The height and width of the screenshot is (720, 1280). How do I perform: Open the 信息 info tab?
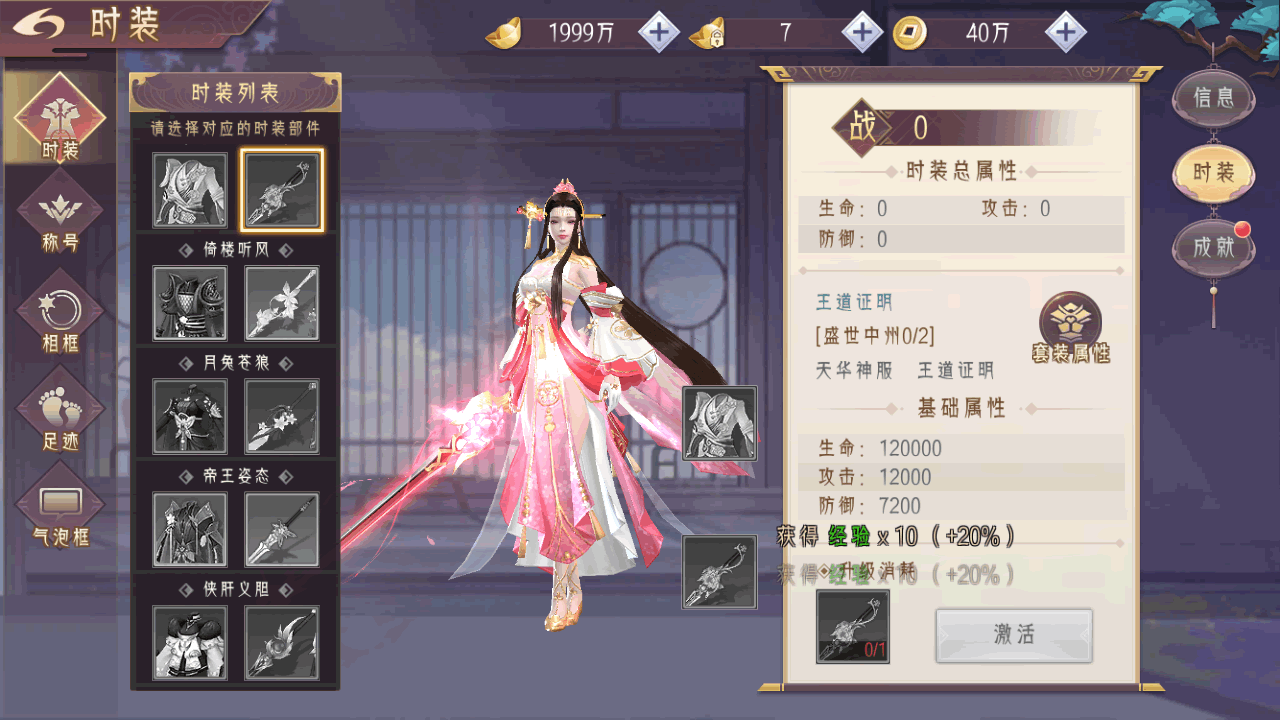click(1213, 97)
